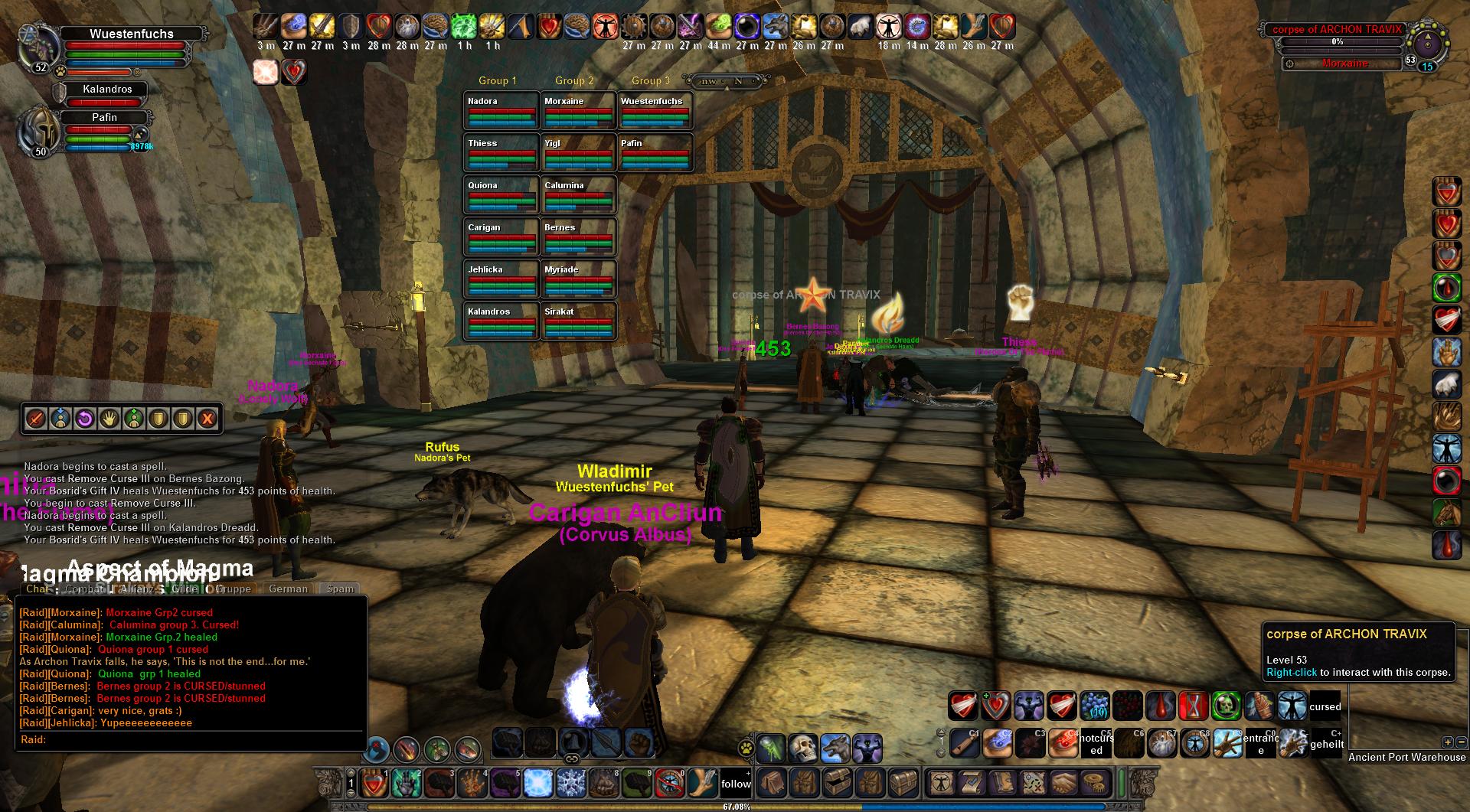Viewport: 1470px width, 812px height.
Task: Open the German chat tab
Action: tap(288, 589)
